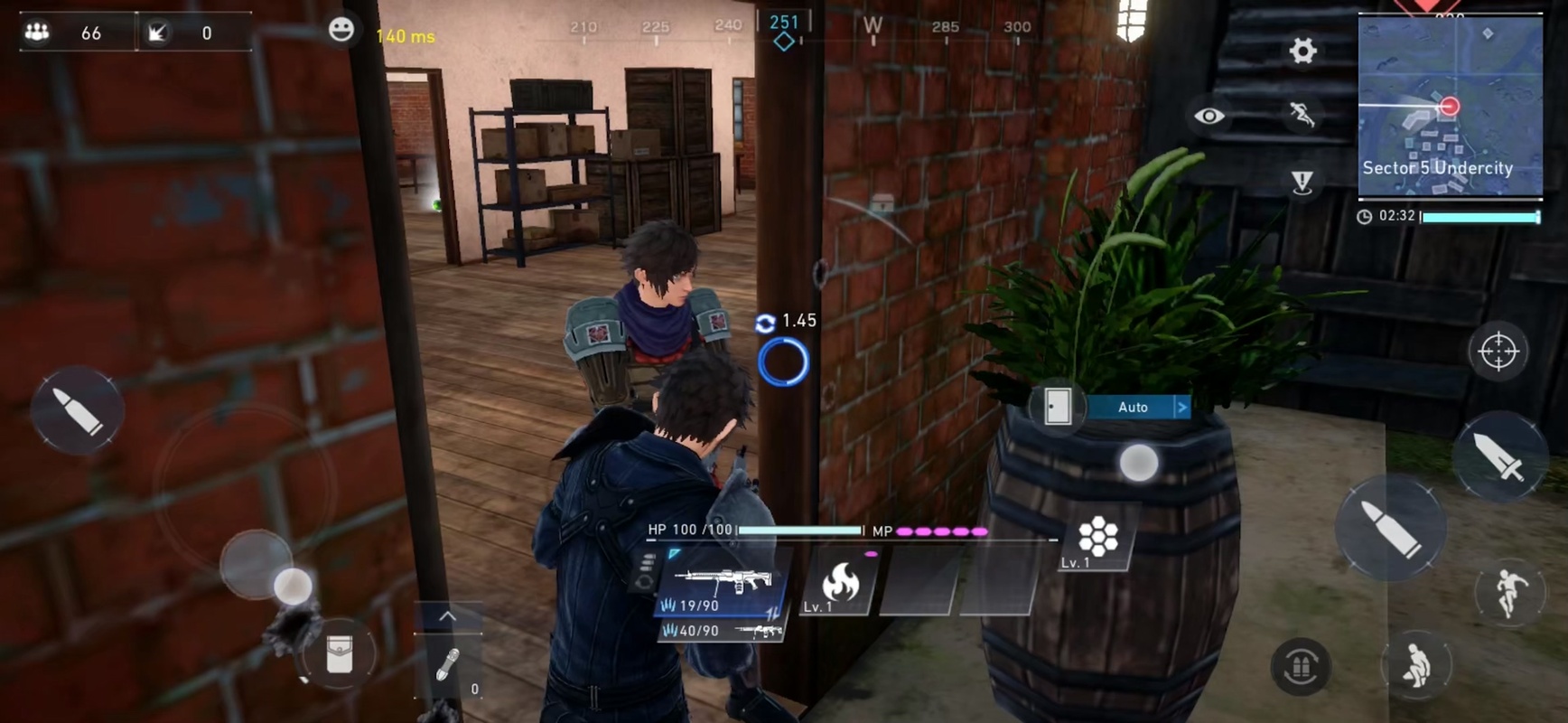Tap the left-side bullet fire button
Viewport: 1568px width, 723px height.
[77, 411]
